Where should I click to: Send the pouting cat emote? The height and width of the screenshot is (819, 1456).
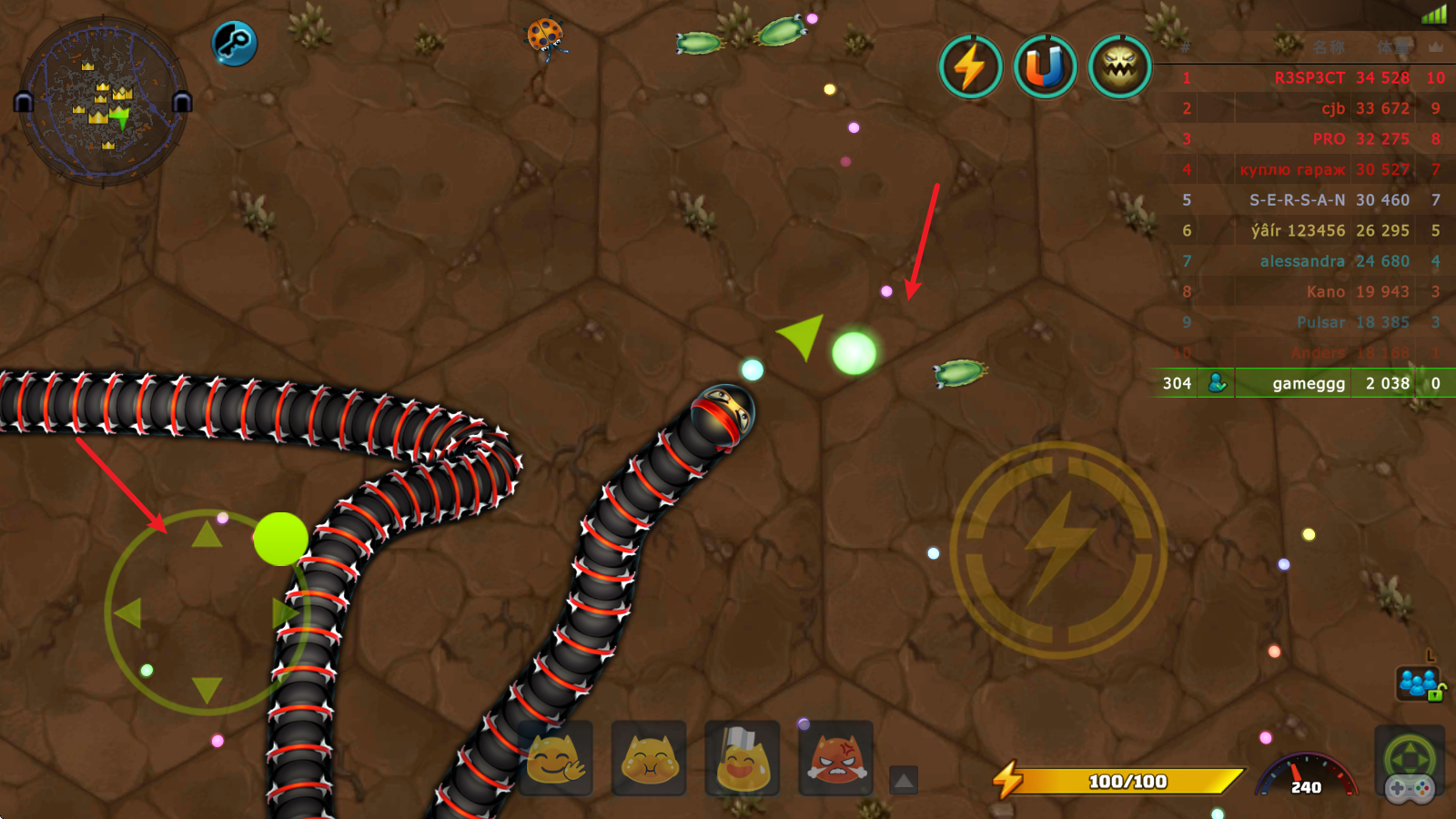(x=649, y=758)
